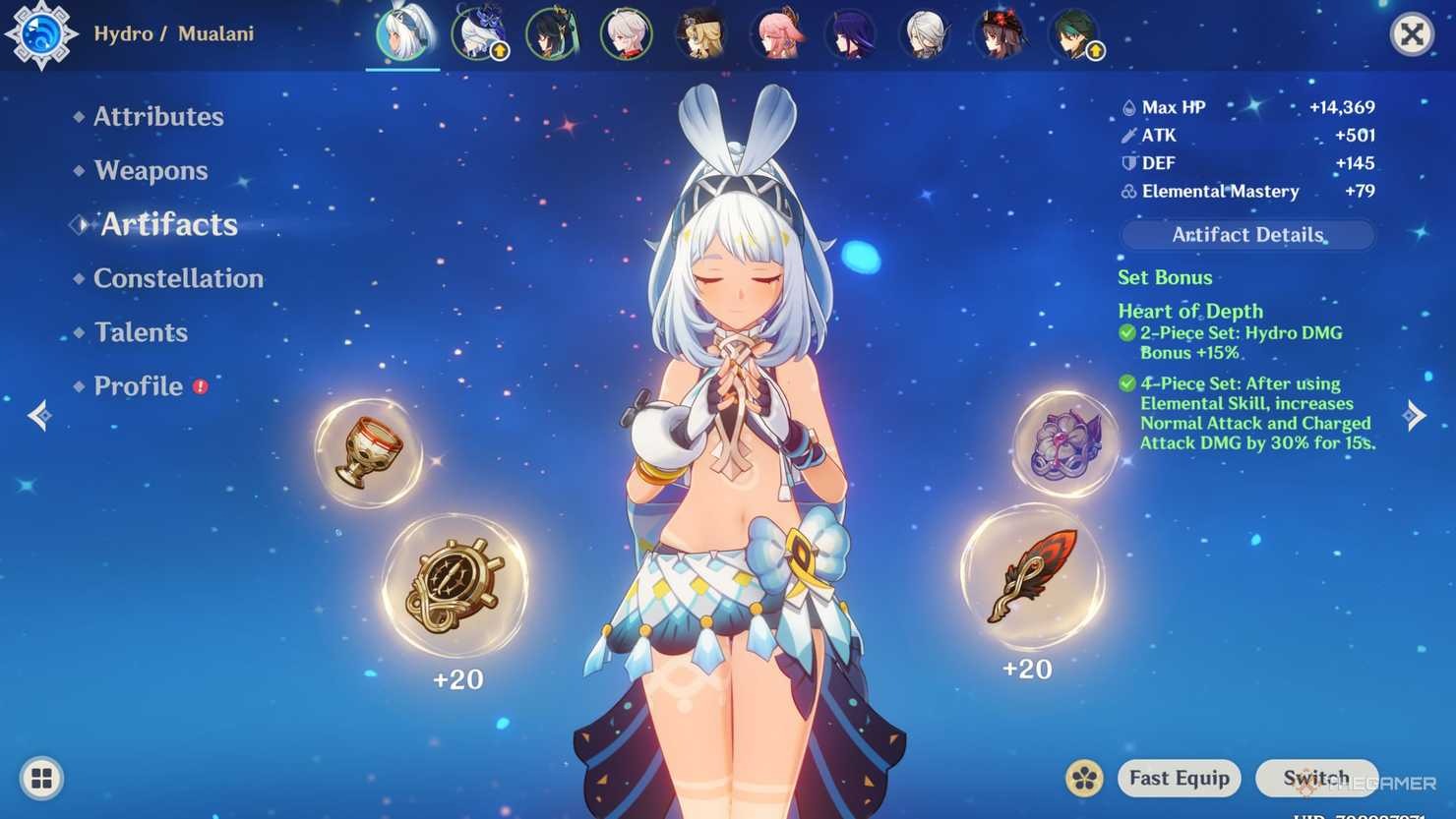The width and height of the screenshot is (1456, 819).
Task: Select the goblet artifact slot
Action: point(368,452)
